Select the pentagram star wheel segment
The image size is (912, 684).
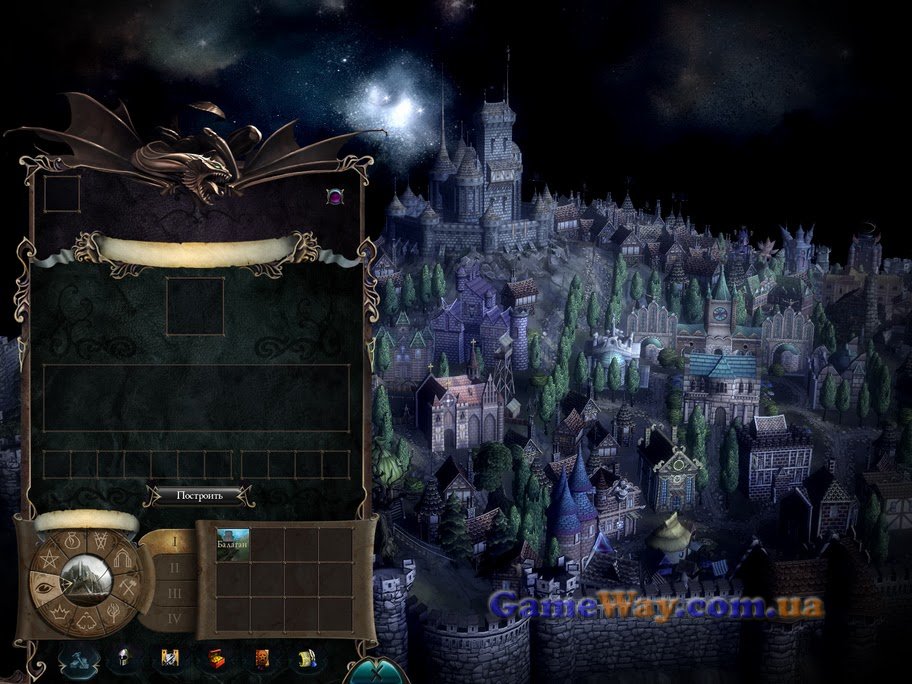point(49,558)
